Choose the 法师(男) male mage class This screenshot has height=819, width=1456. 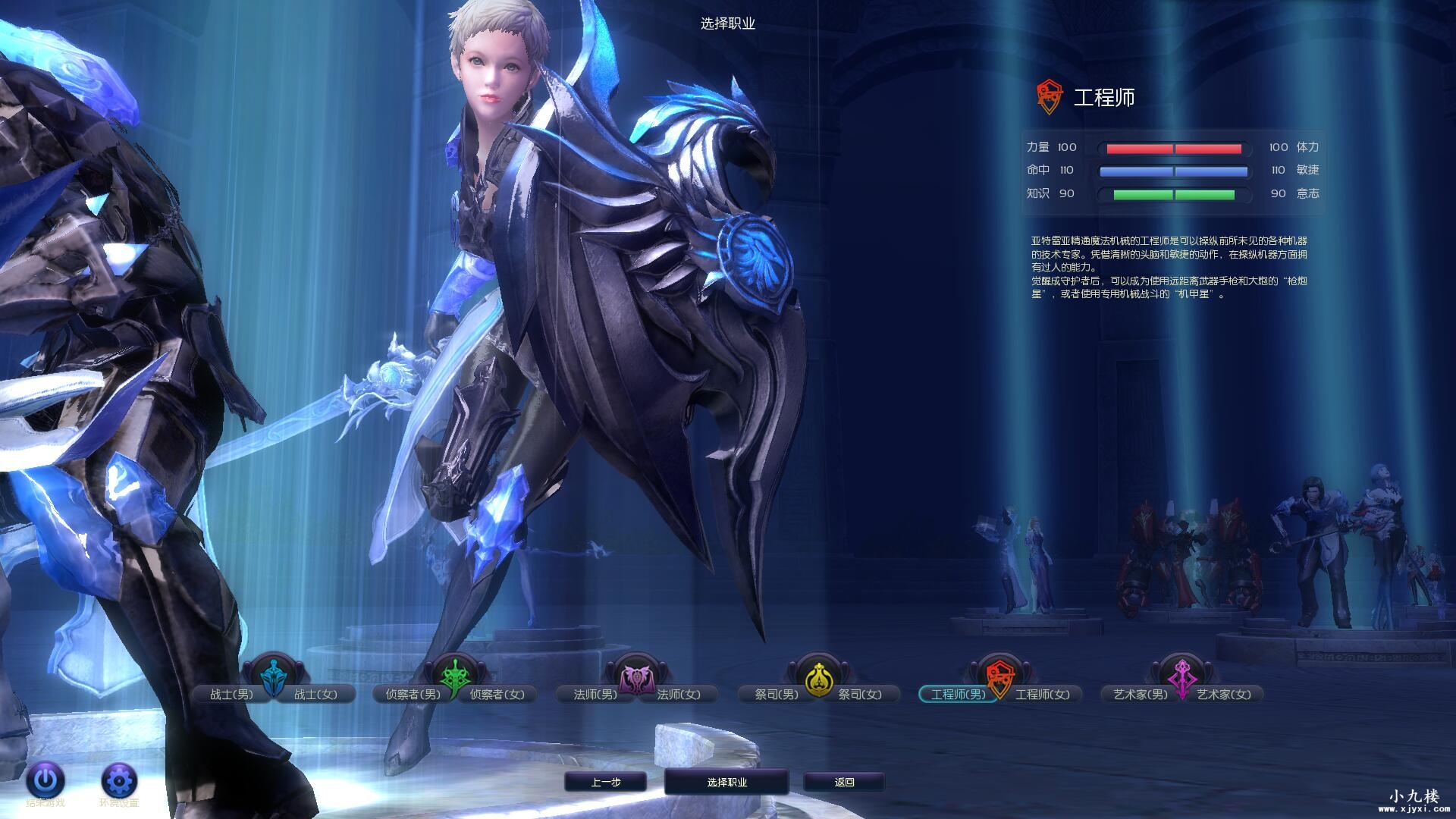pyautogui.click(x=595, y=694)
